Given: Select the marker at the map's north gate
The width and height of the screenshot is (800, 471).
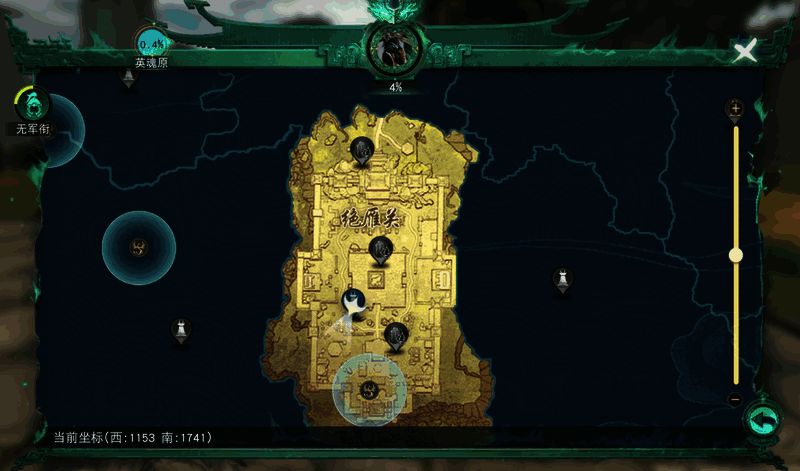Looking at the screenshot, I should (361, 151).
